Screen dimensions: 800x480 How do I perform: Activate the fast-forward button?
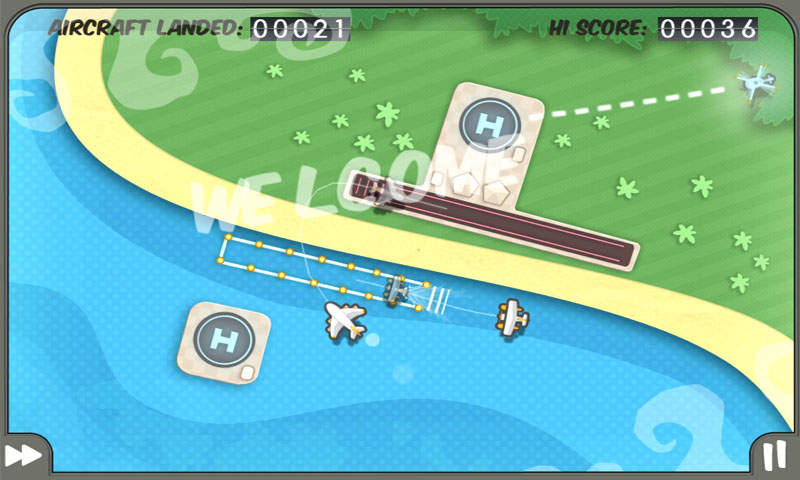(x=22, y=455)
